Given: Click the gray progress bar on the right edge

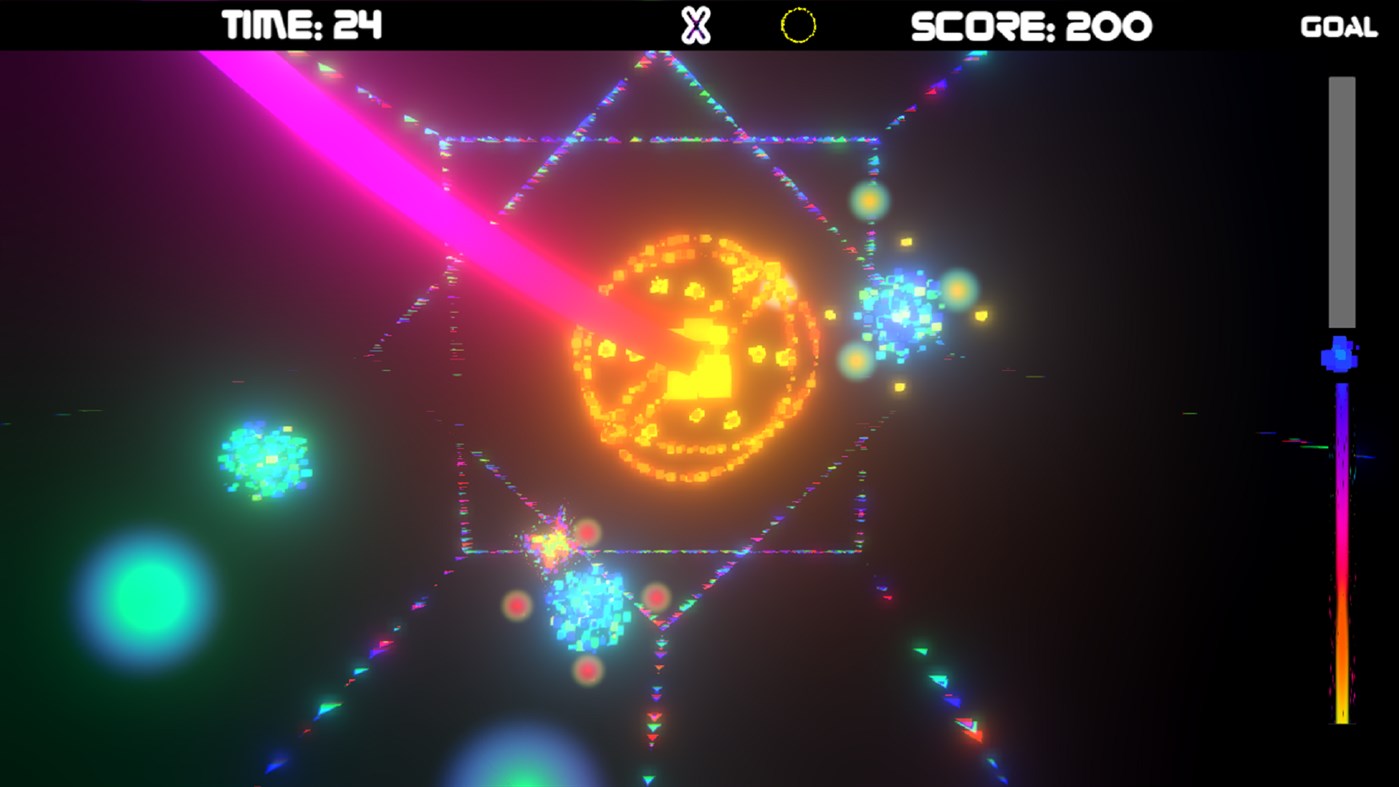Looking at the screenshot, I should point(1341,200).
